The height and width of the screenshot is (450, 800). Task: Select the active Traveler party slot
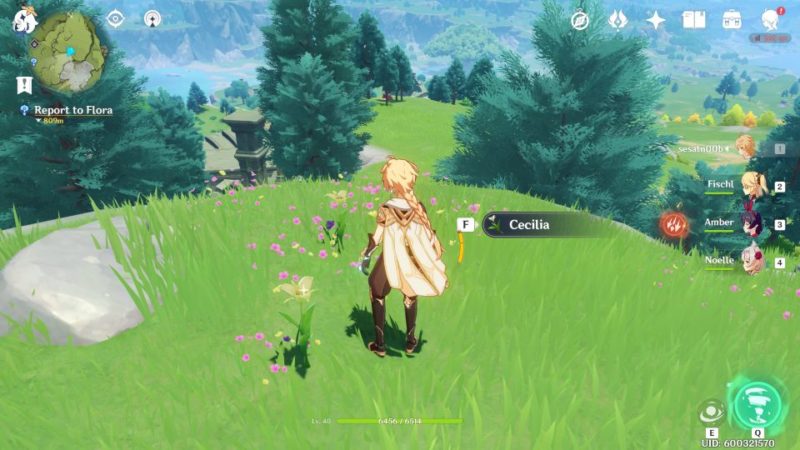(x=744, y=149)
